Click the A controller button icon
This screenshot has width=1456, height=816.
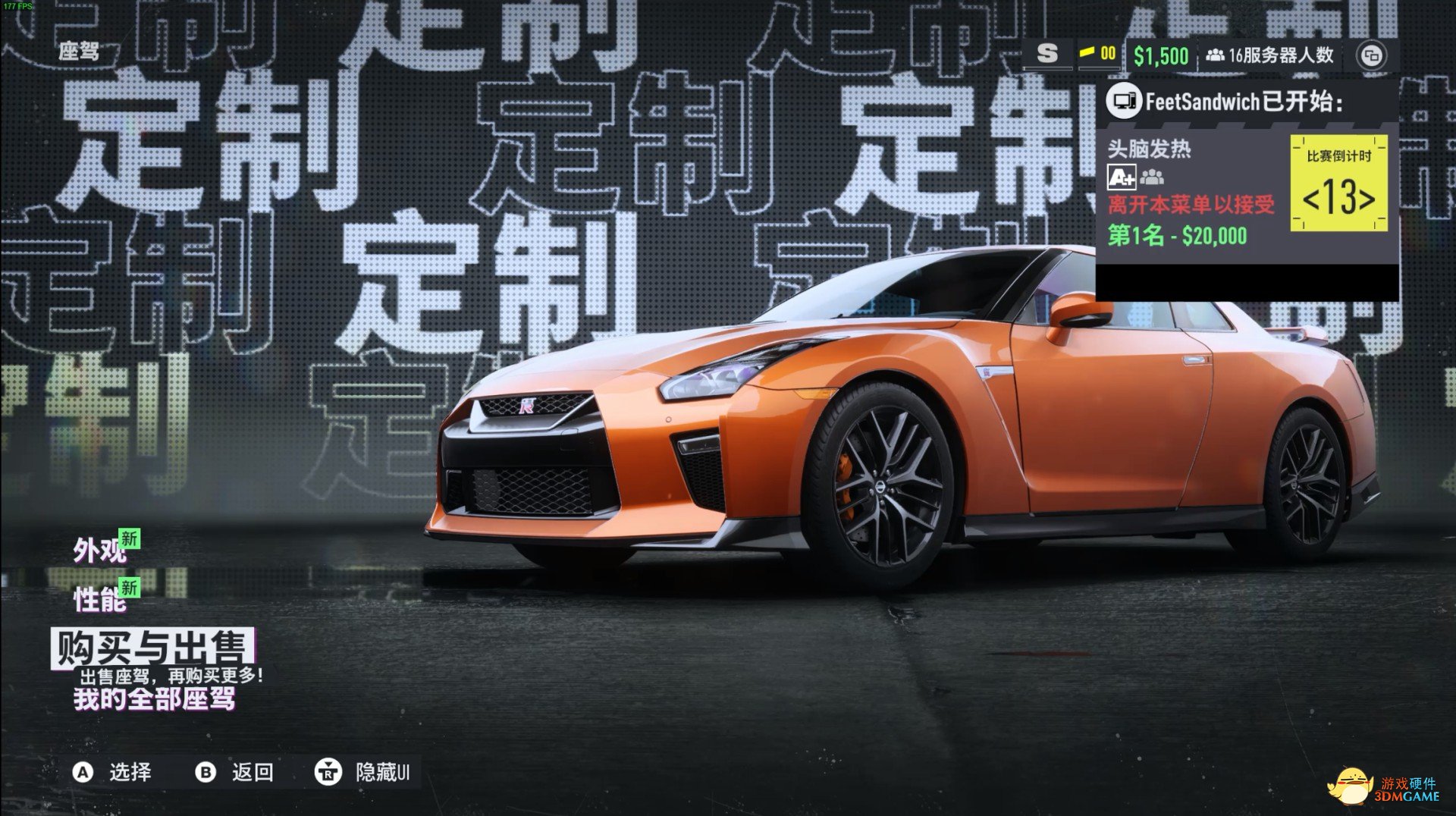coord(81,773)
